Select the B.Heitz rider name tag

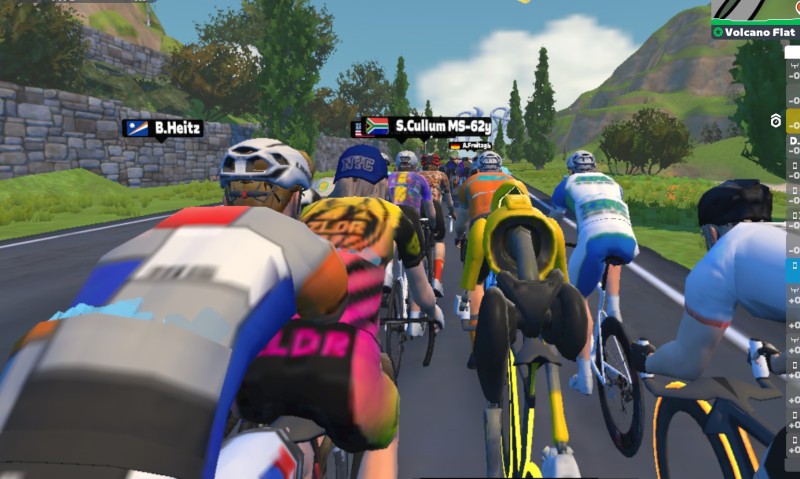pos(163,128)
